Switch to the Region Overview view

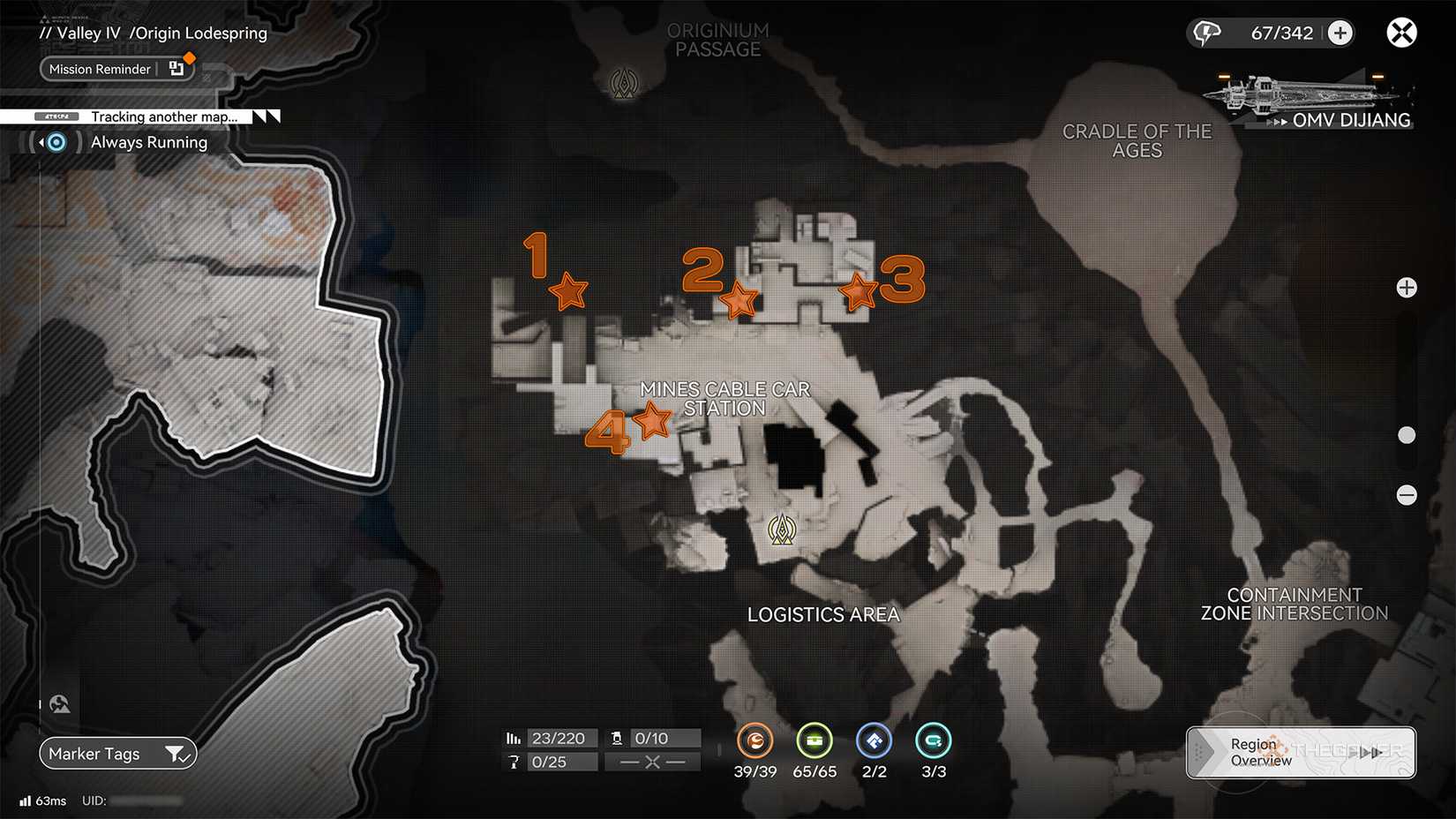coord(1260,752)
